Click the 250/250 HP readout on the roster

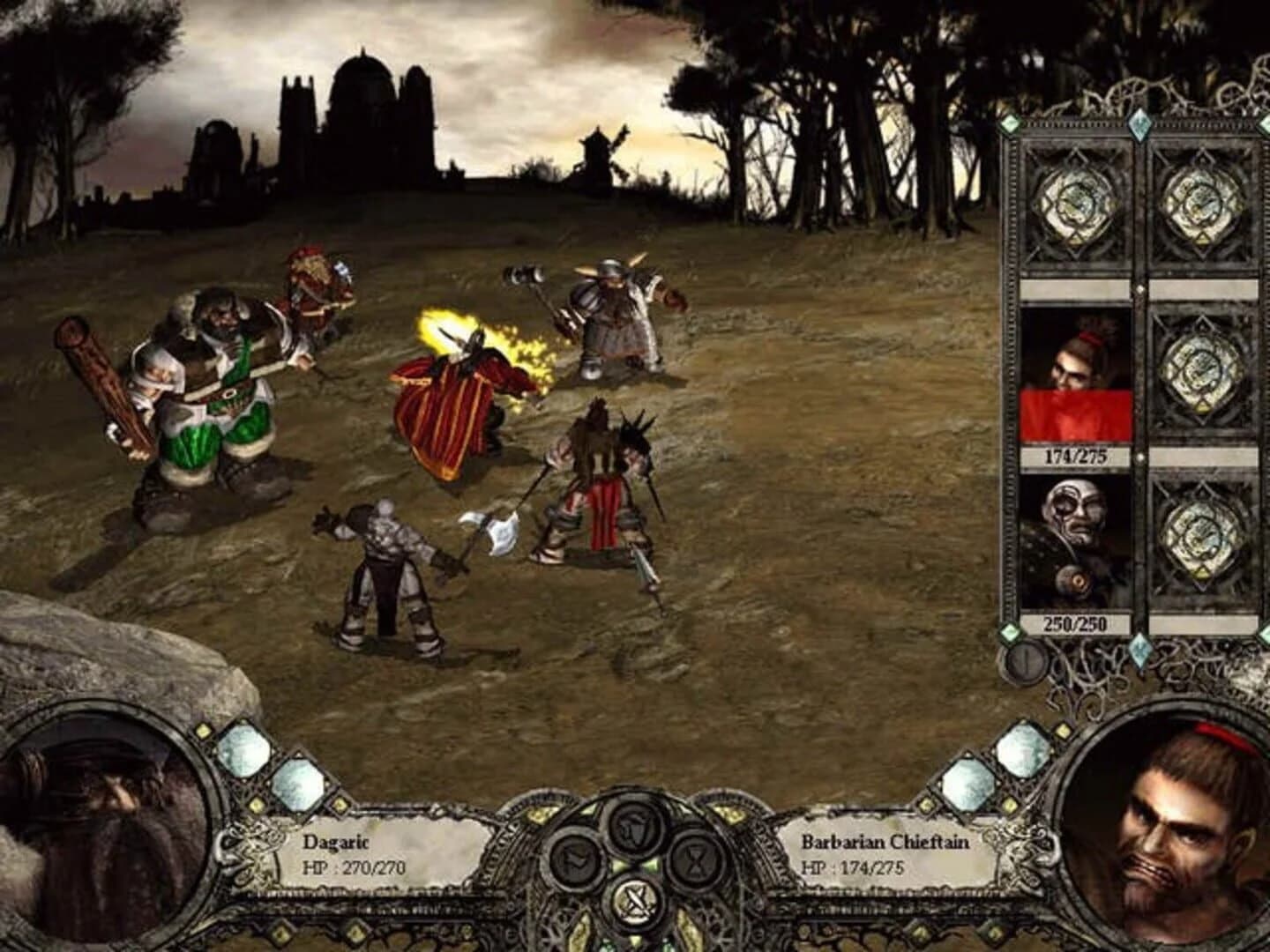(x=1076, y=621)
